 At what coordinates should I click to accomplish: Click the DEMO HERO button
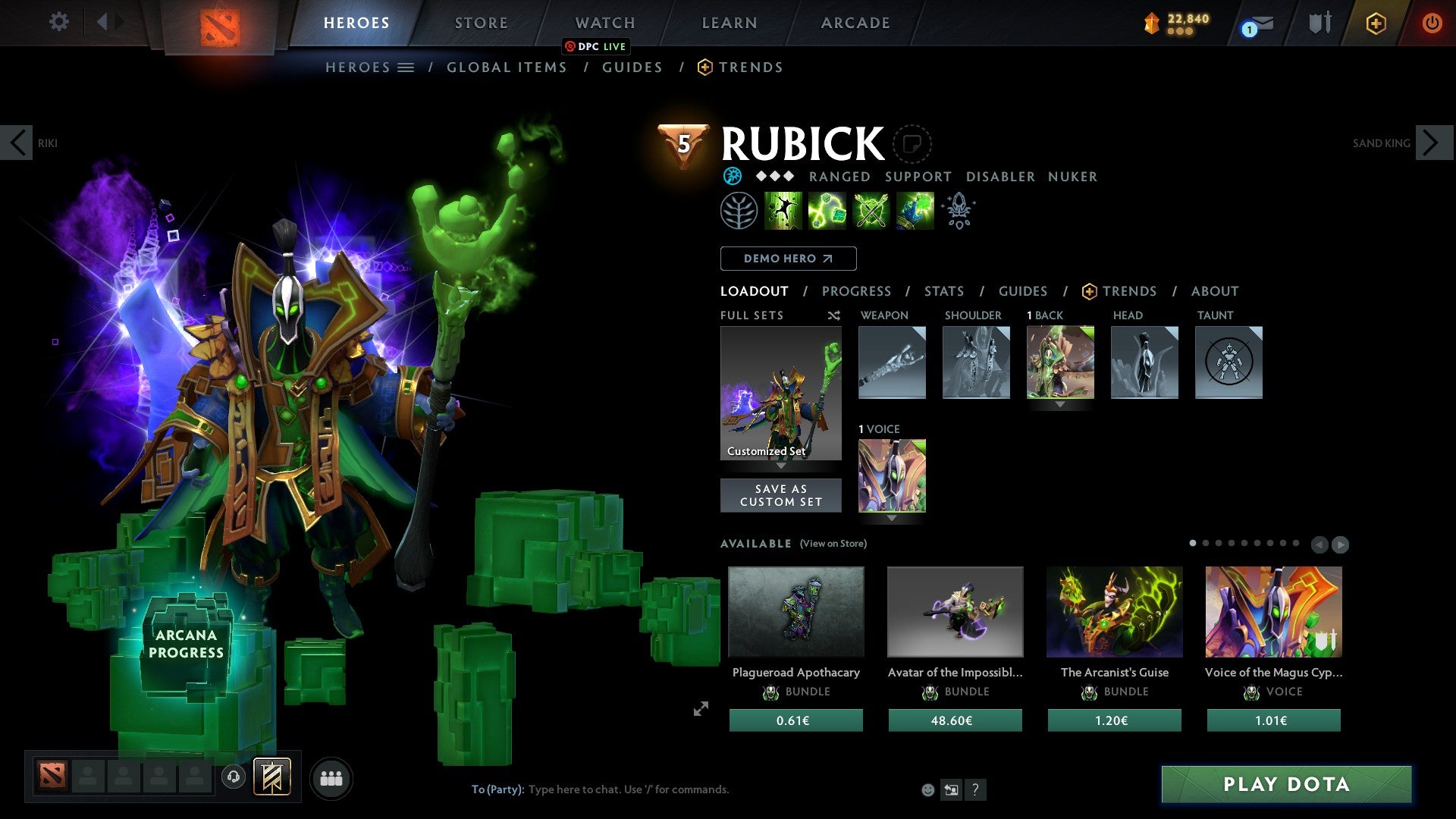point(788,259)
